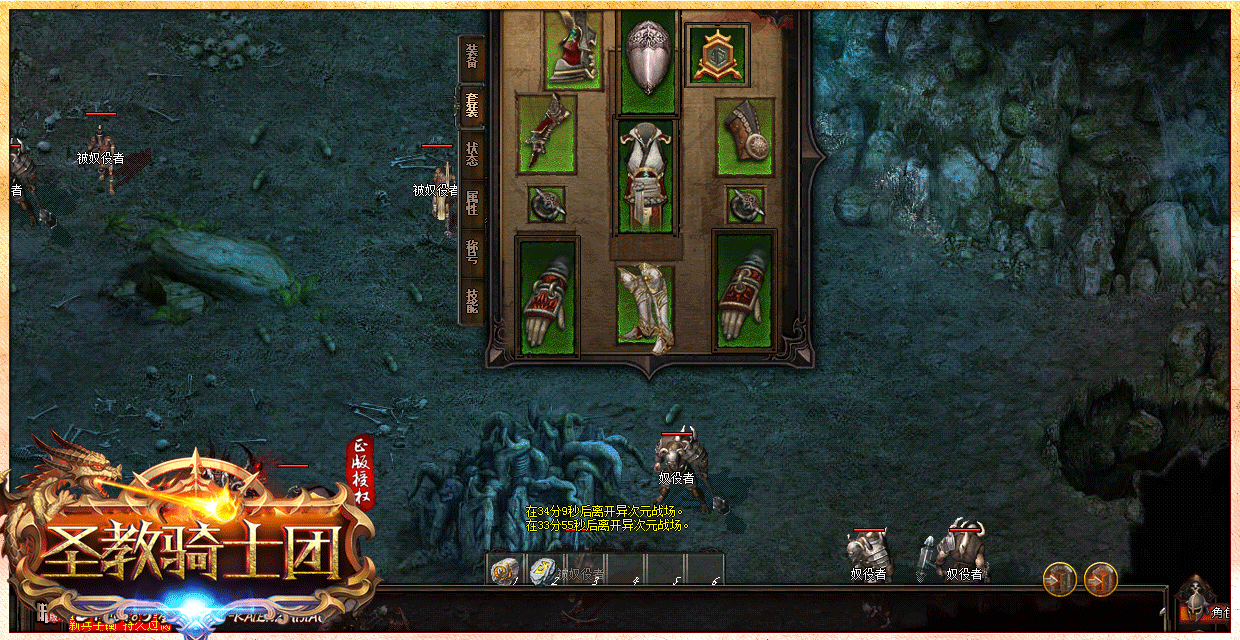This screenshot has width=1240, height=640.
Task: Select the 属性 attributes tab
Action: click(x=472, y=203)
